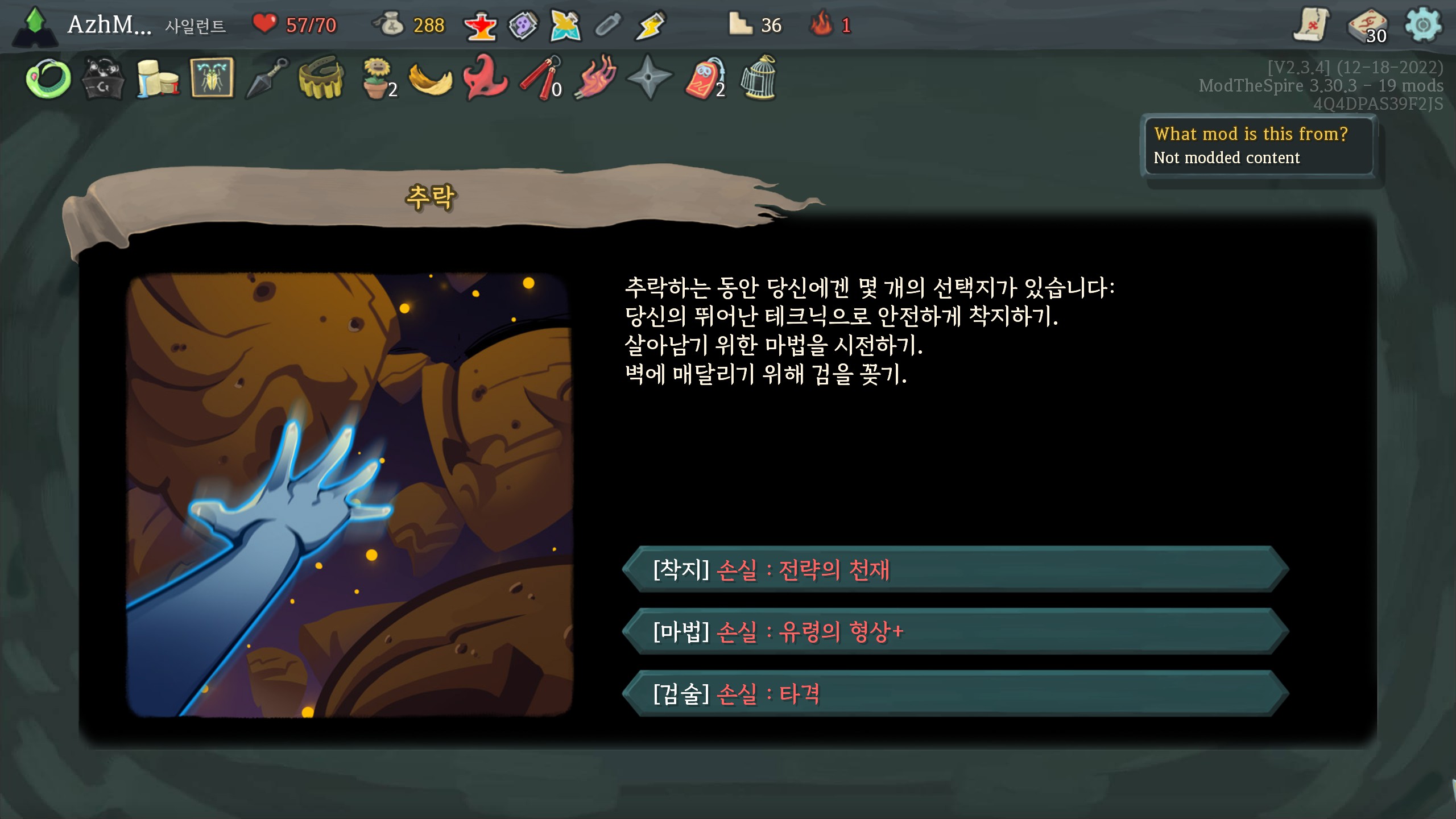
Task: Click the ascension flame icon
Action: (x=822, y=25)
